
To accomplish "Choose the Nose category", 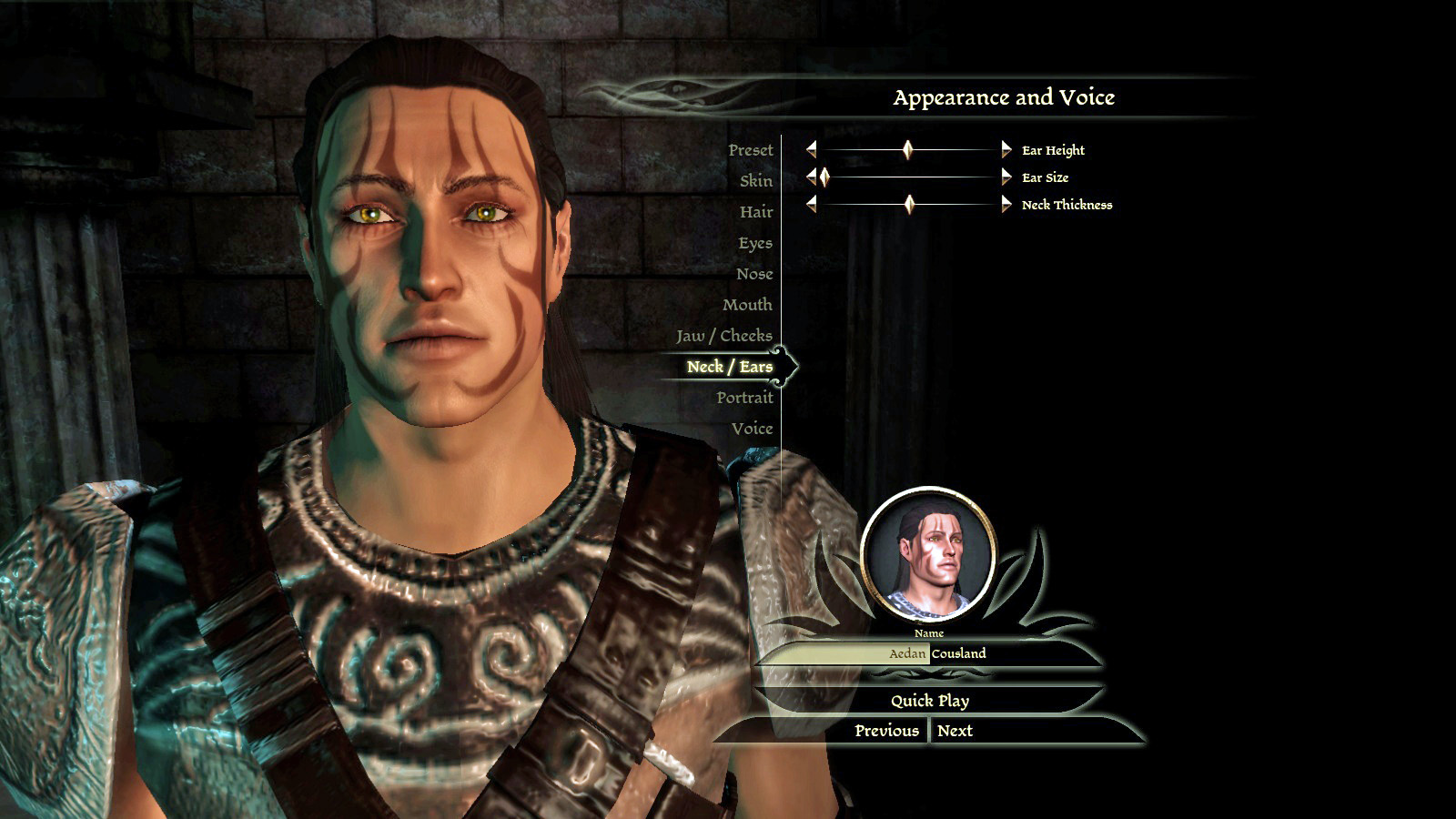I will pyautogui.click(x=753, y=274).
